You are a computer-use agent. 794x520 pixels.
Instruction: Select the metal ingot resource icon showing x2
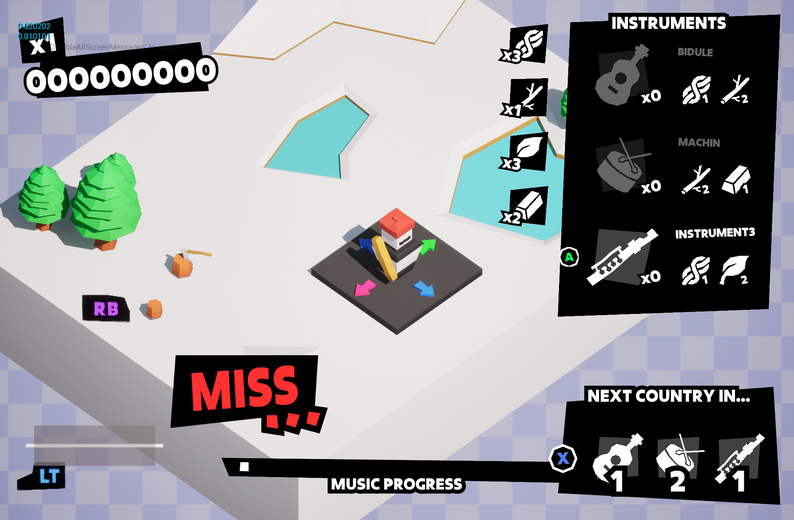532,205
